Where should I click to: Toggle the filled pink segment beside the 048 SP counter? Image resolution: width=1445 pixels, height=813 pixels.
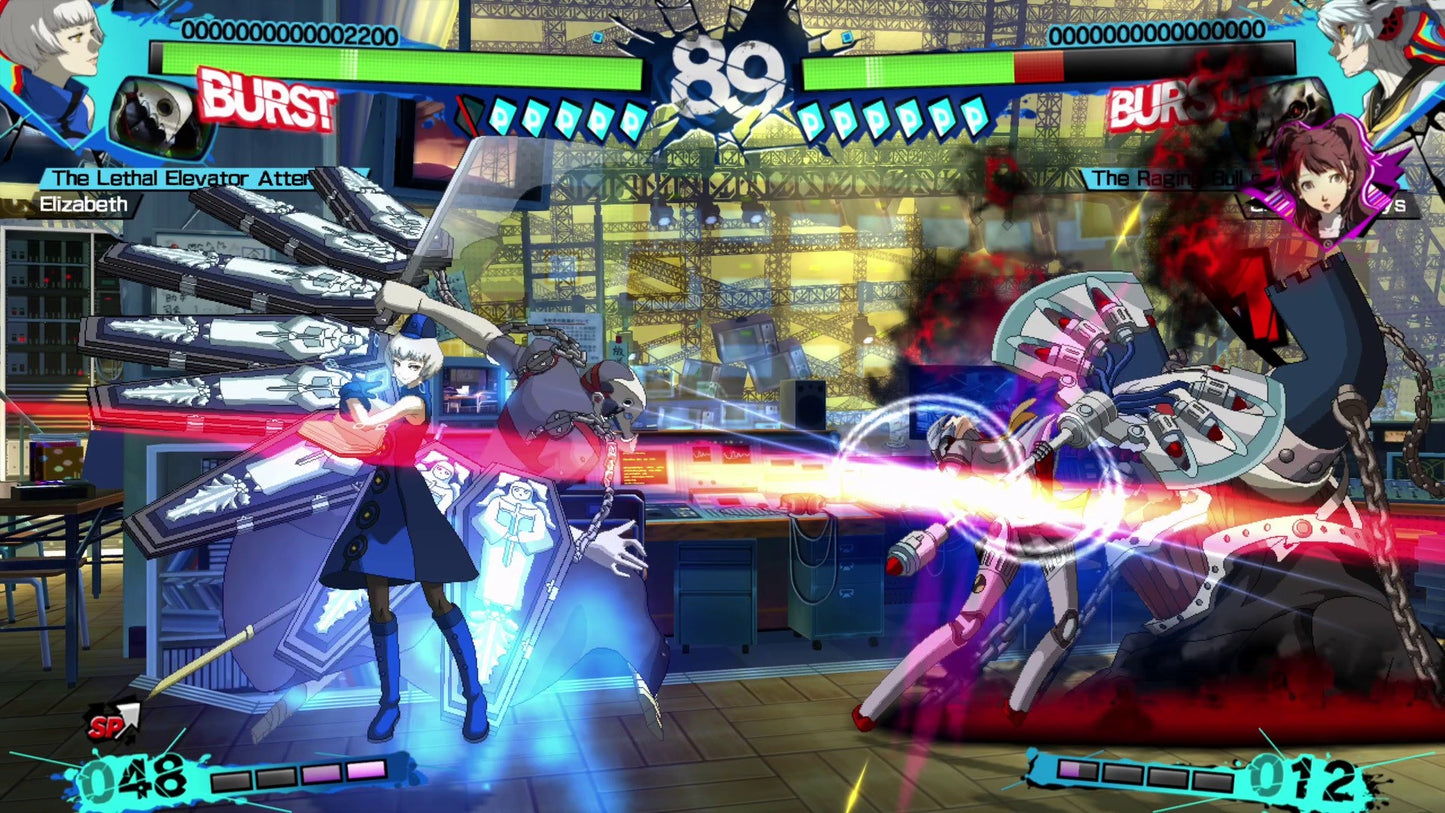(x=365, y=771)
